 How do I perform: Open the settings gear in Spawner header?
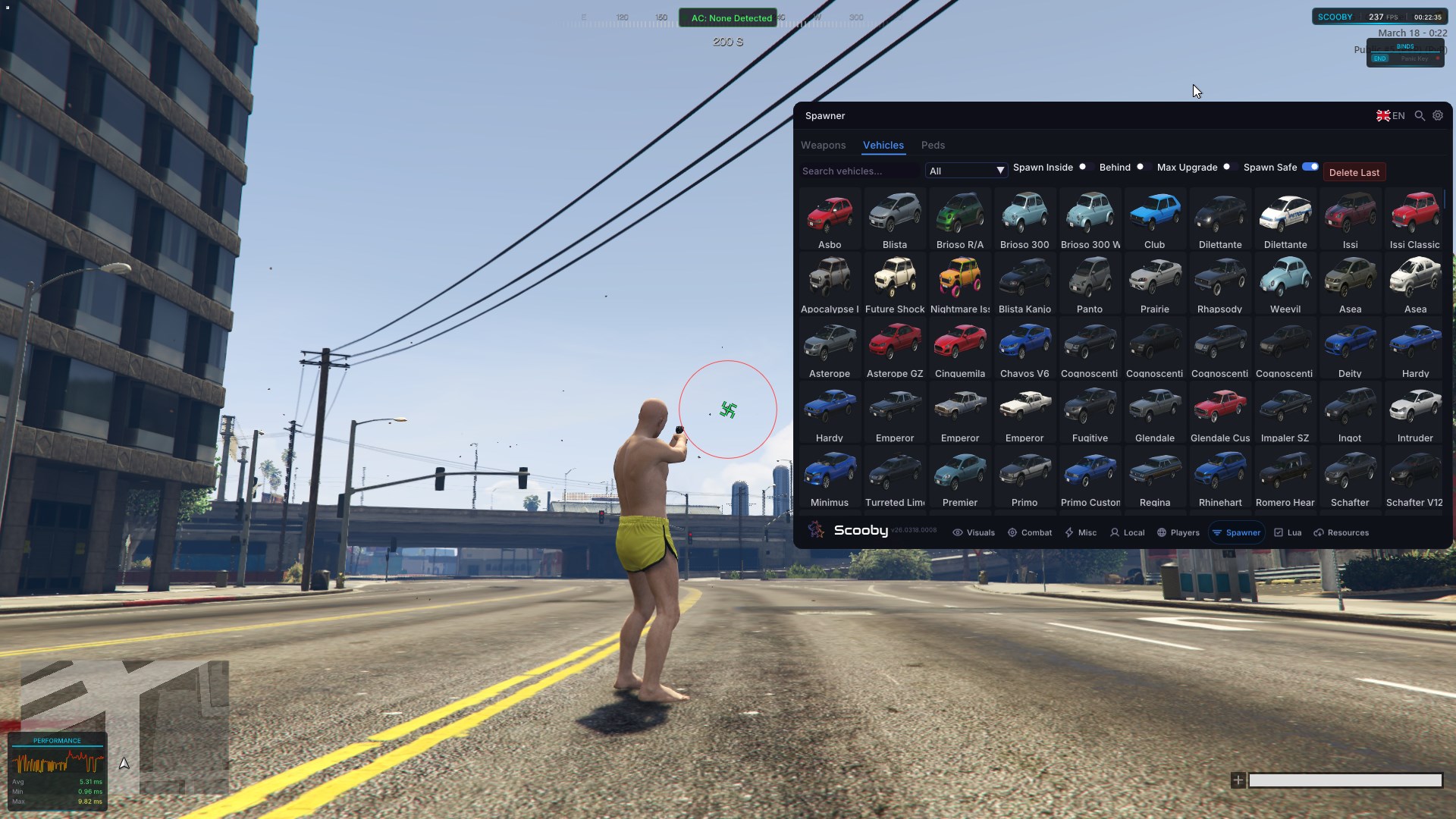(x=1437, y=115)
